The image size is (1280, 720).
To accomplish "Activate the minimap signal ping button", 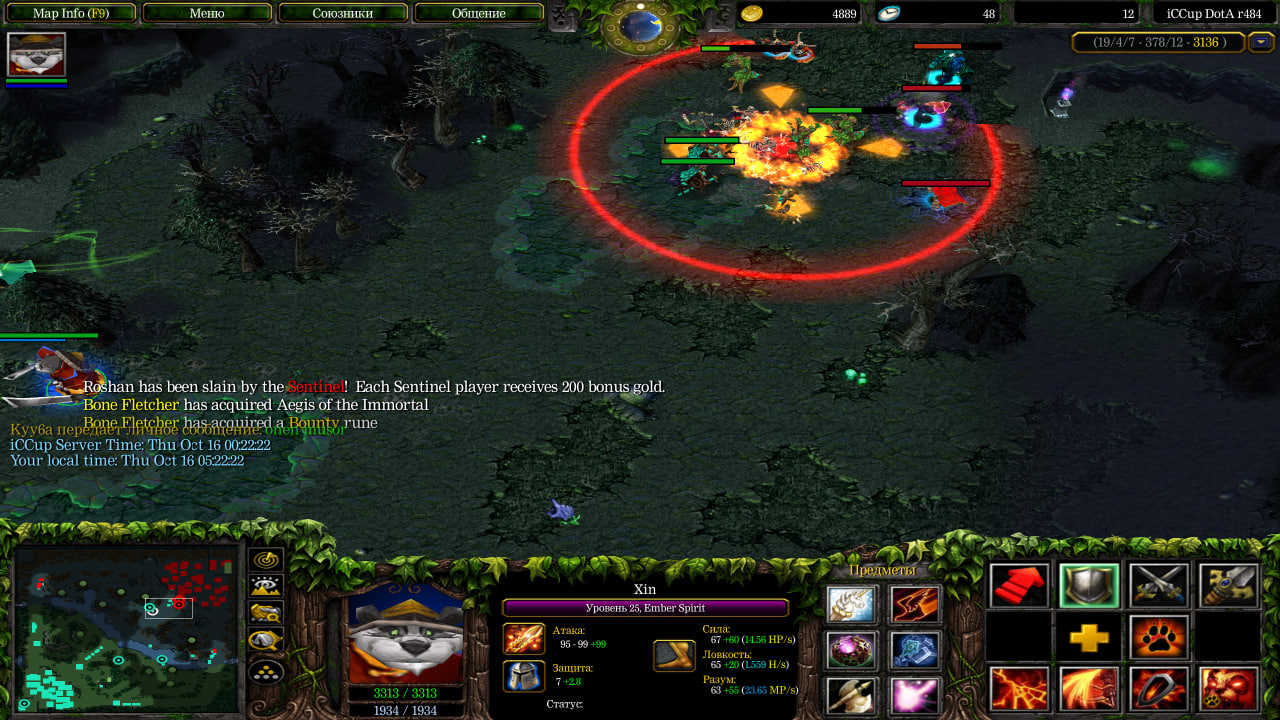I will click(266, 560).
